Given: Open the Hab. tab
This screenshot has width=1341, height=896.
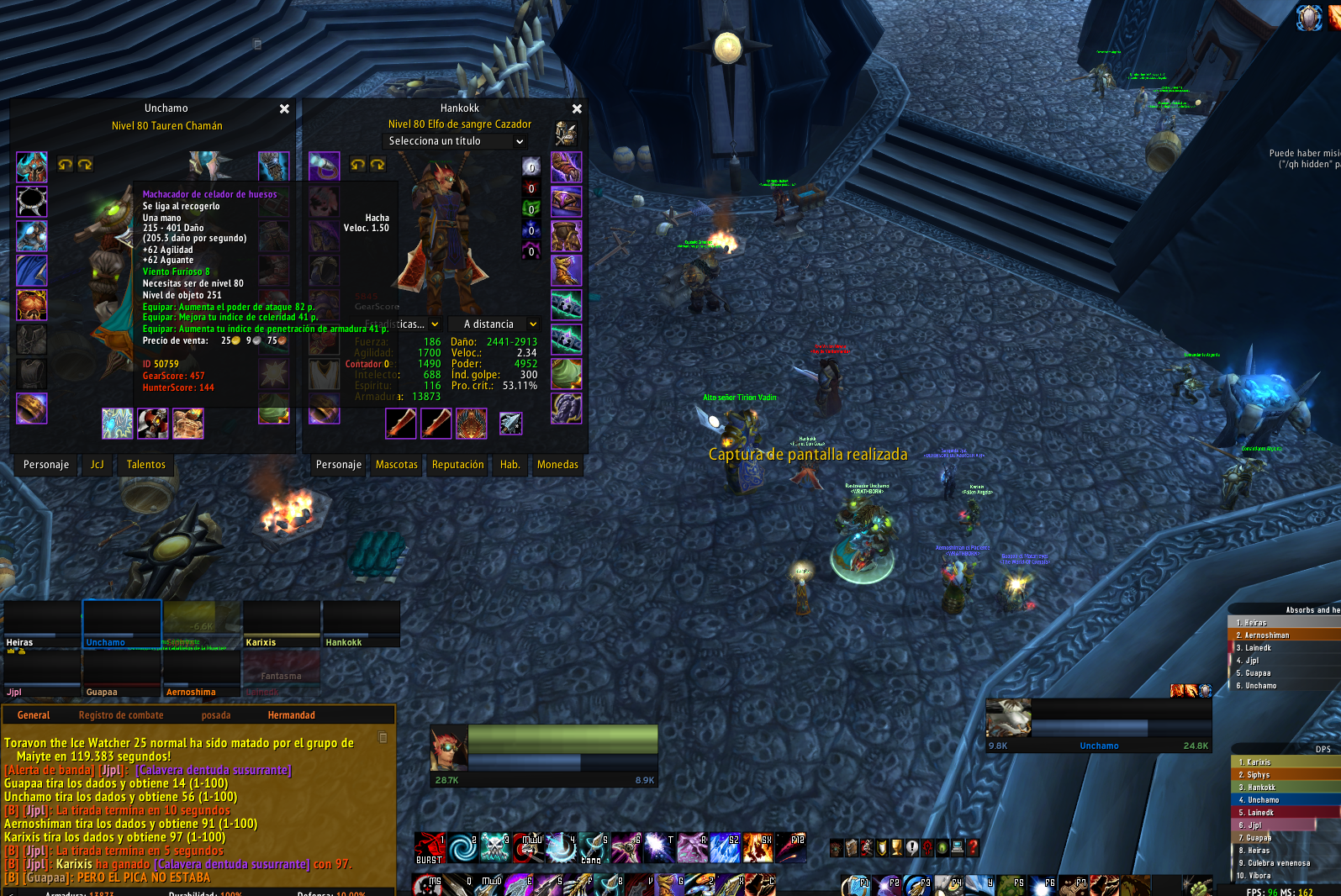Looking at the screenshot, I should click(510, 465).
